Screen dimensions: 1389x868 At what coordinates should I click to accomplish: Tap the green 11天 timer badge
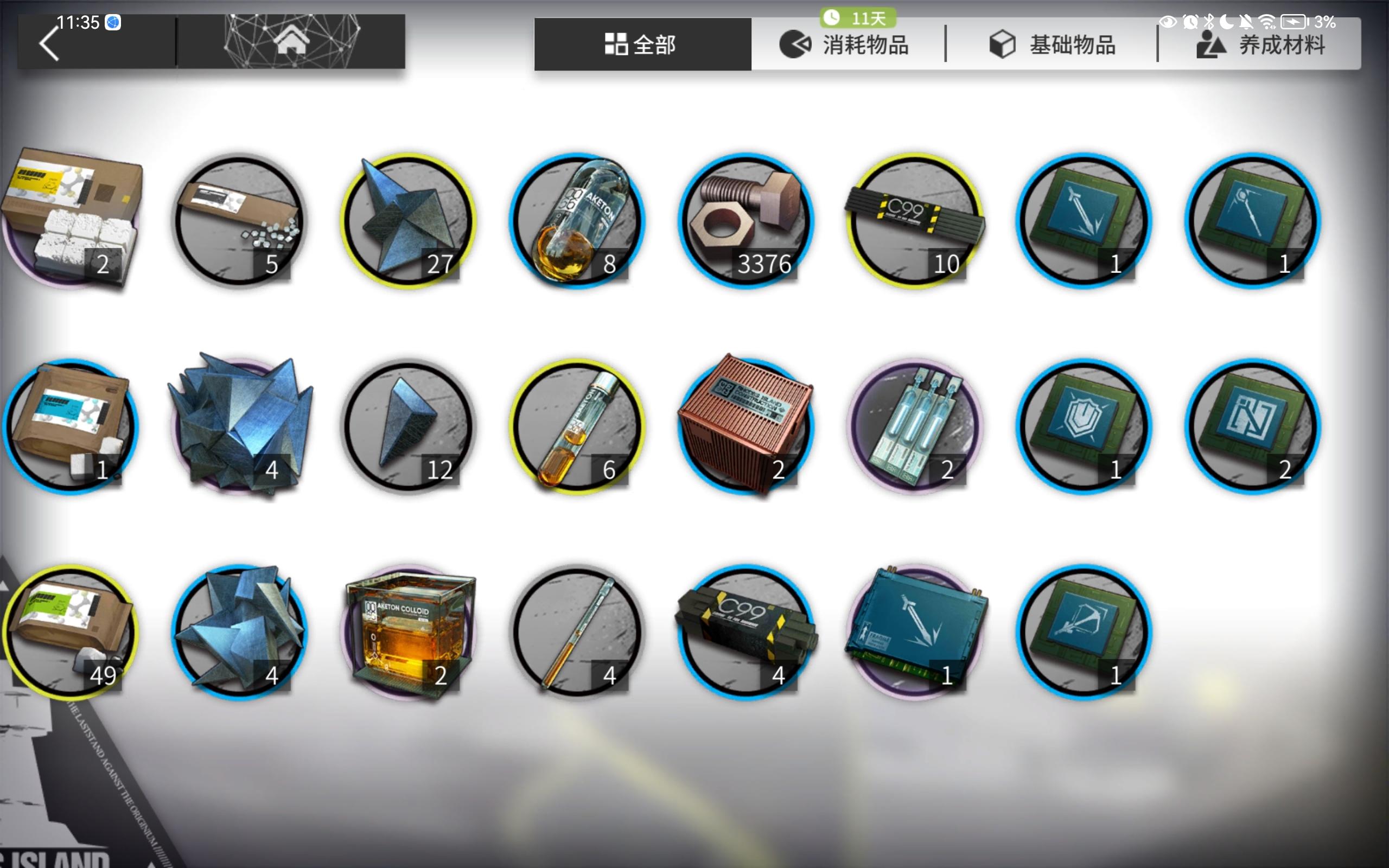pyautogui.click(x=858, y=18)
